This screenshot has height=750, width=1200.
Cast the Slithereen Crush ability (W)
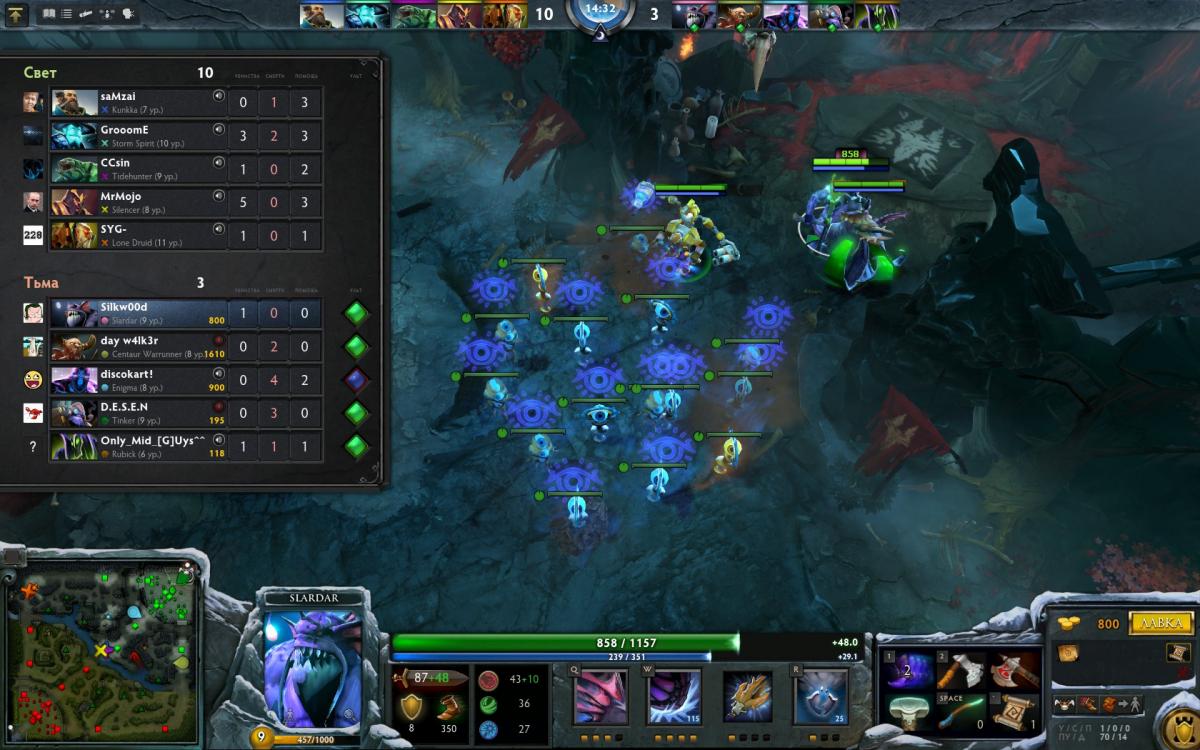(x=674, y=697)
